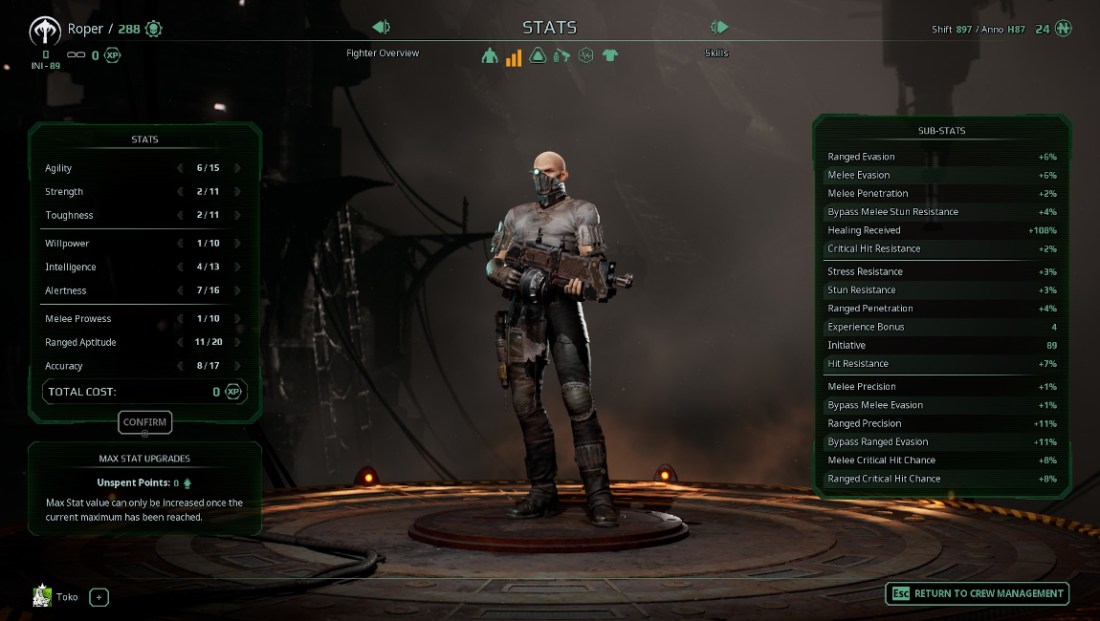Raise Melee Prowess using right arrow
The image size is (1100, 621).
click(238, 318)
